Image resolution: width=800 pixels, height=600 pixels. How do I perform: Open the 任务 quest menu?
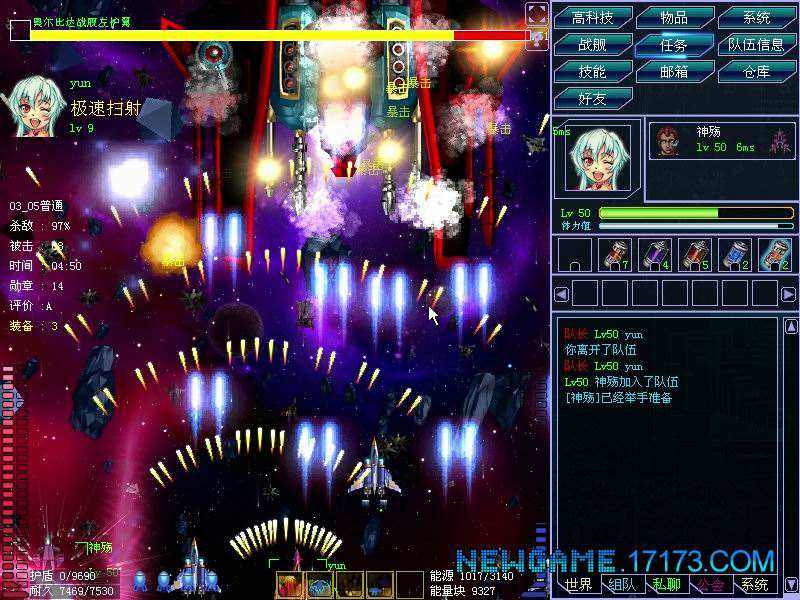(x=674, y=45)
